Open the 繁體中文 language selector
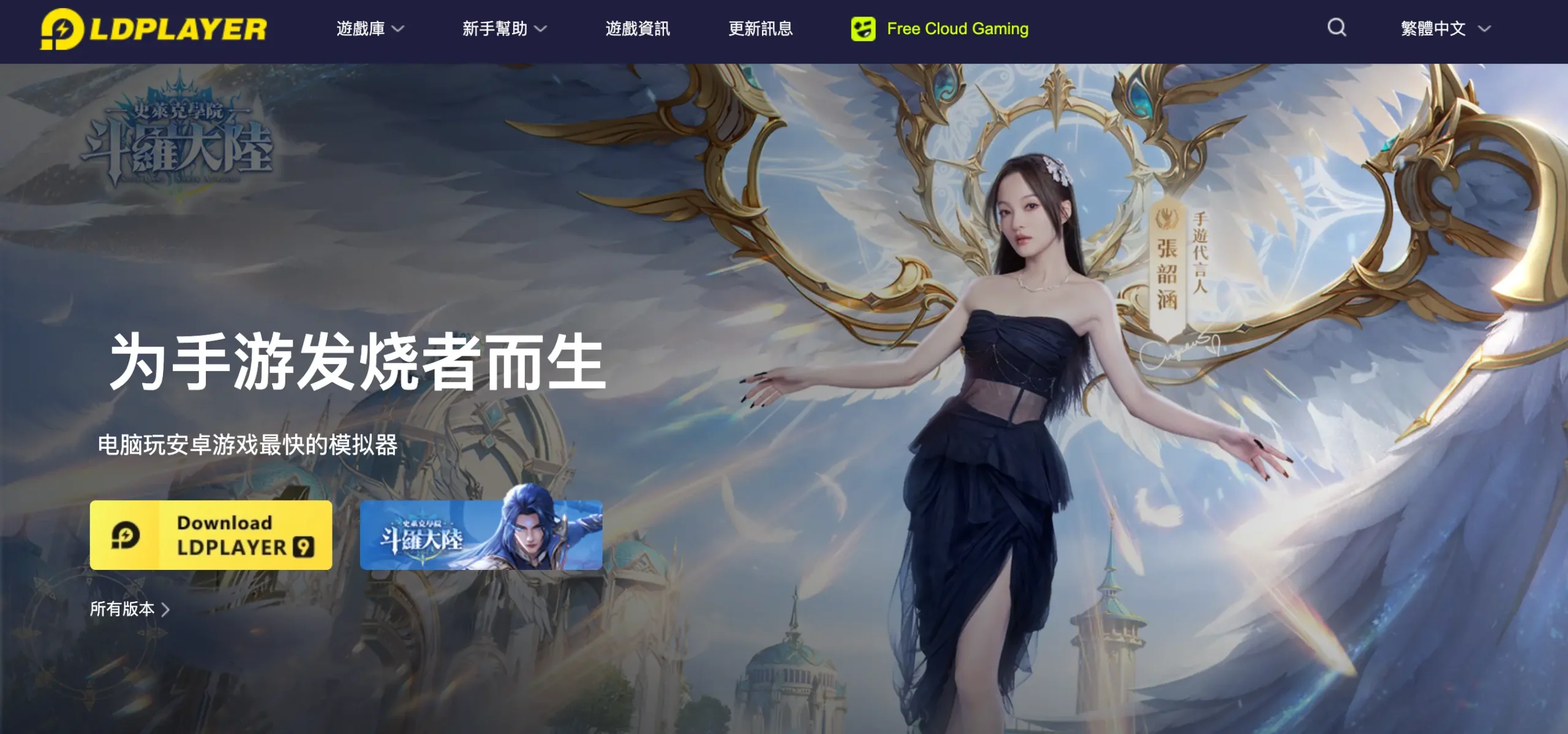The width and height of the screenshot is (1568, 734). coord(1445,29)
